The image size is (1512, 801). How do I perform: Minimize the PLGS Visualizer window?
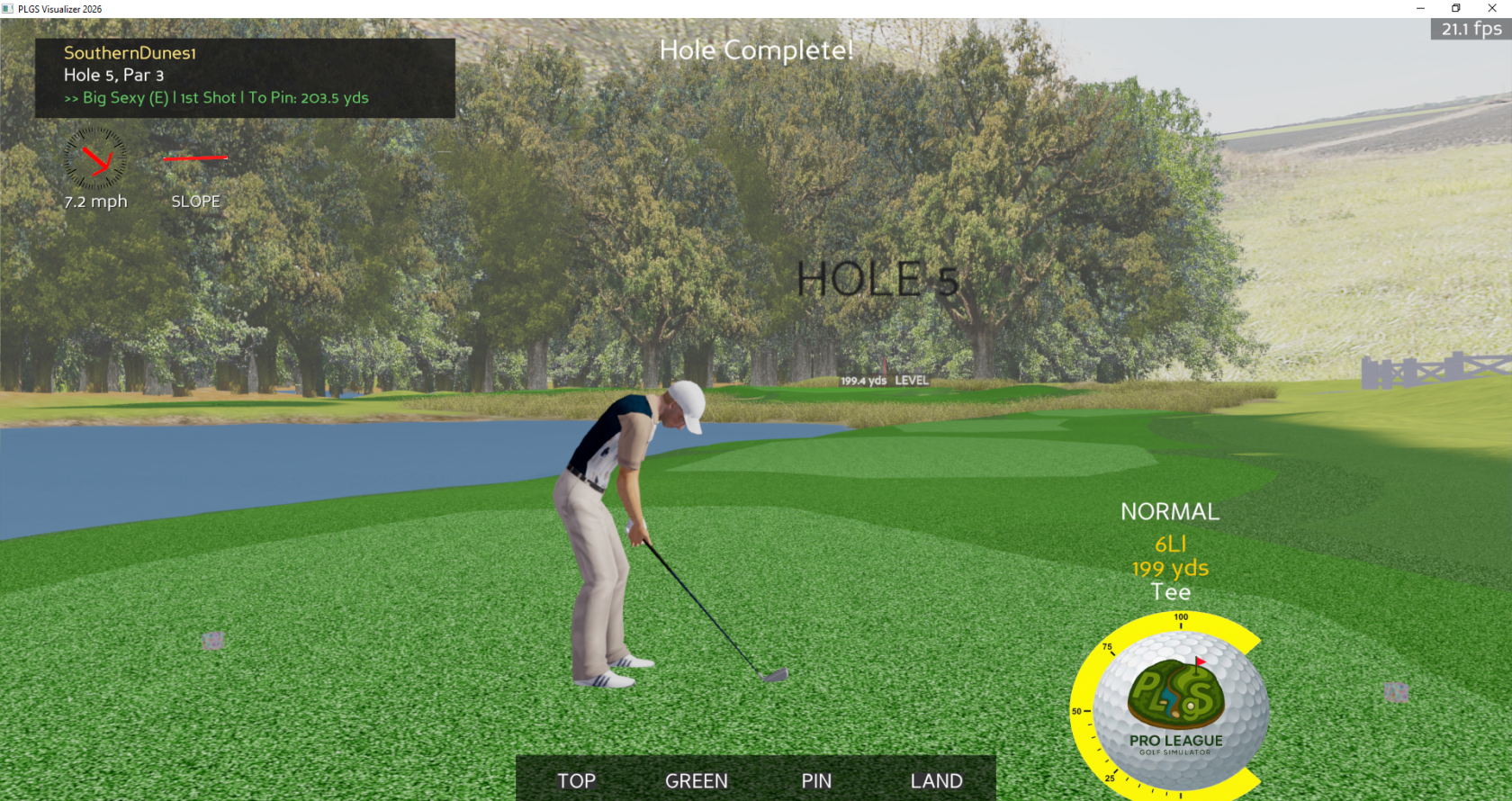click(1420, 8)
